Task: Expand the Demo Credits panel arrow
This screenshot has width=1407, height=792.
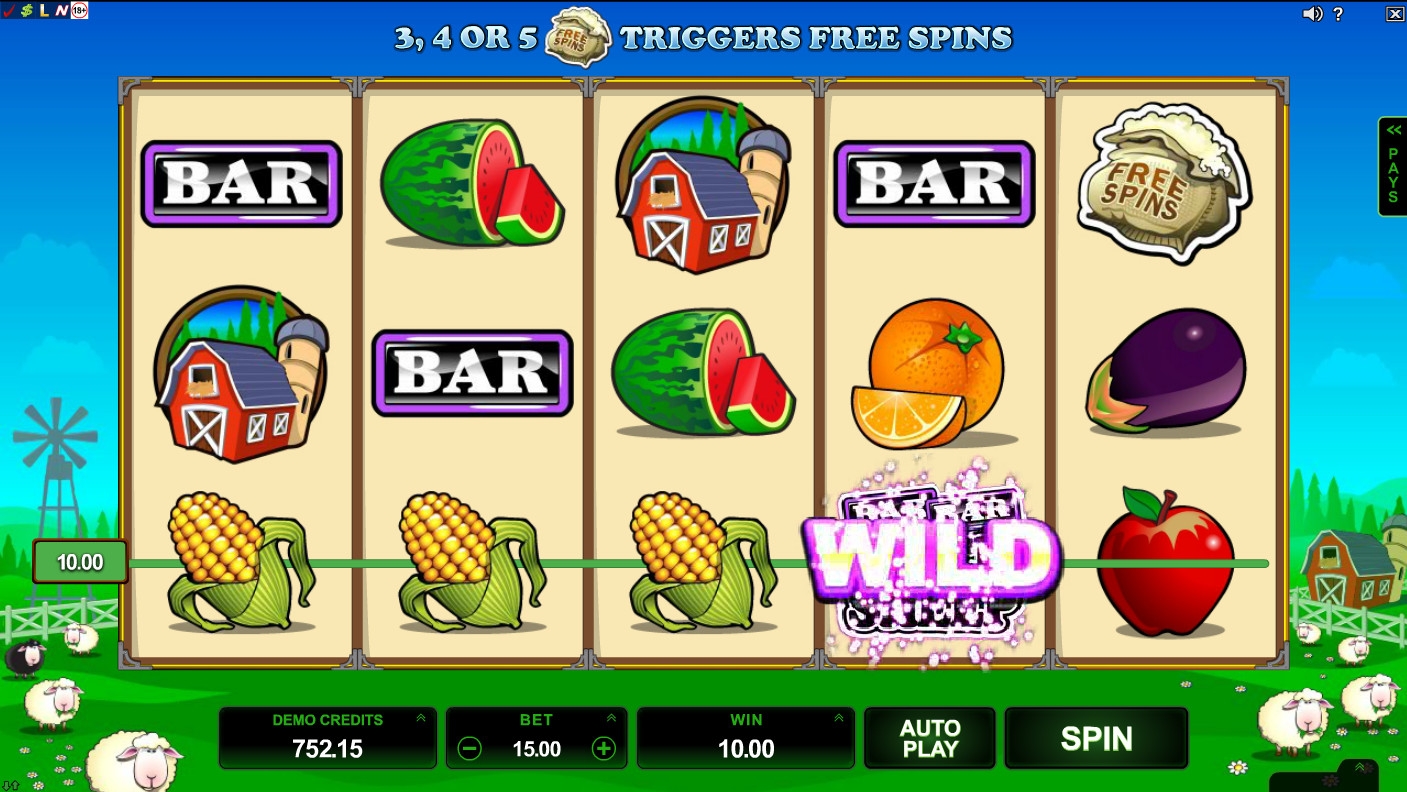Action: coord(421,718)
